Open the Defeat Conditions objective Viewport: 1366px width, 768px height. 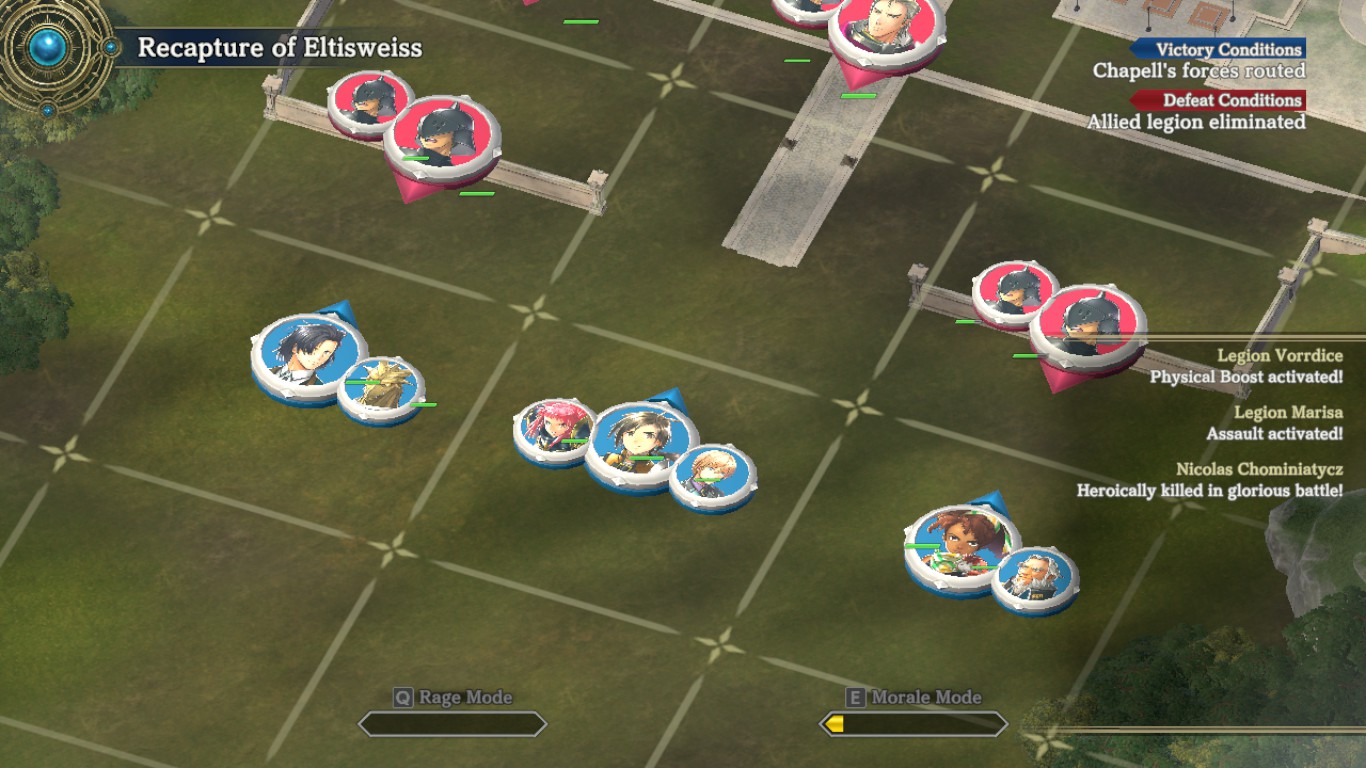point(1217,100)
